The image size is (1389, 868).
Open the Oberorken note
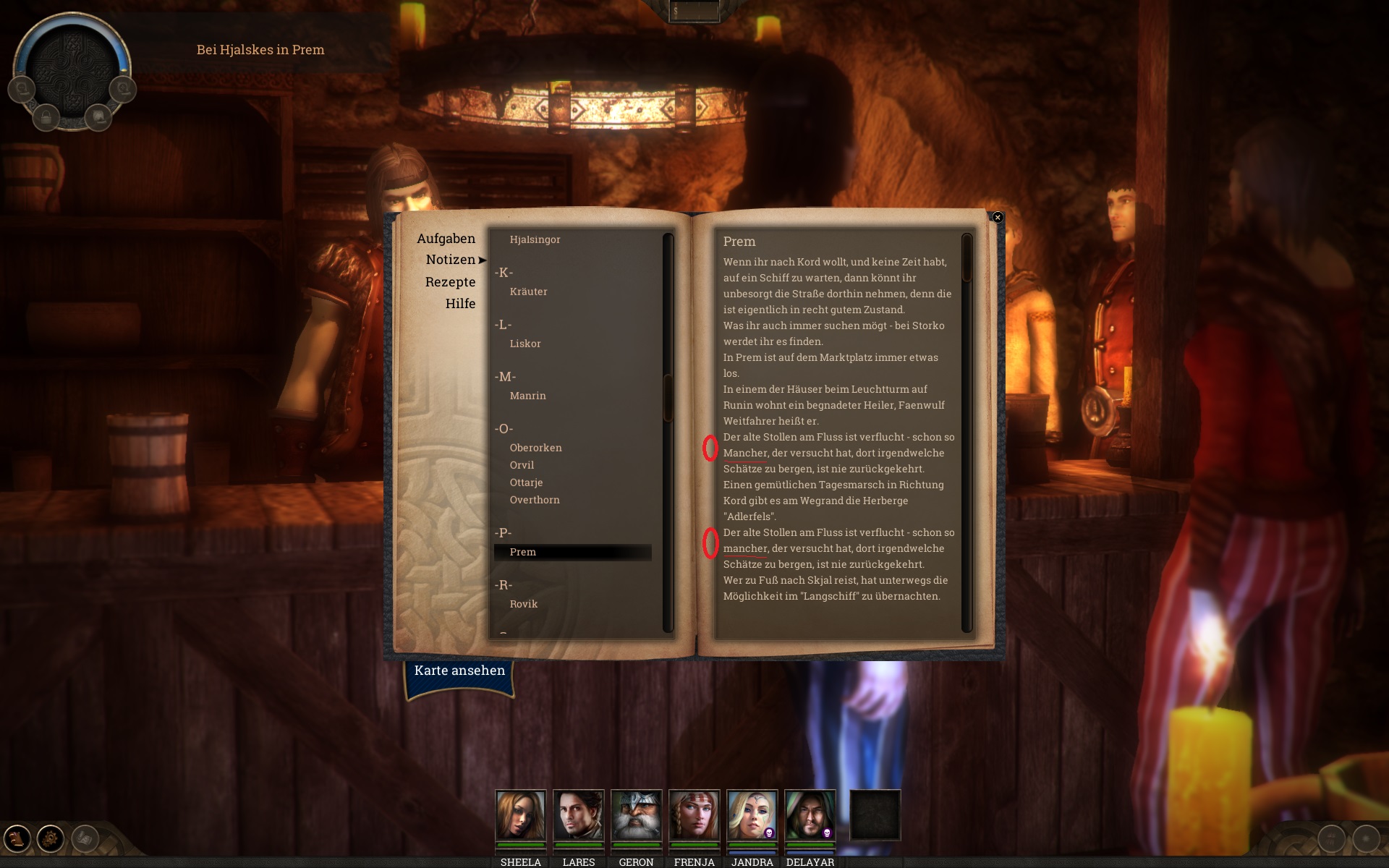click(535, 448)
